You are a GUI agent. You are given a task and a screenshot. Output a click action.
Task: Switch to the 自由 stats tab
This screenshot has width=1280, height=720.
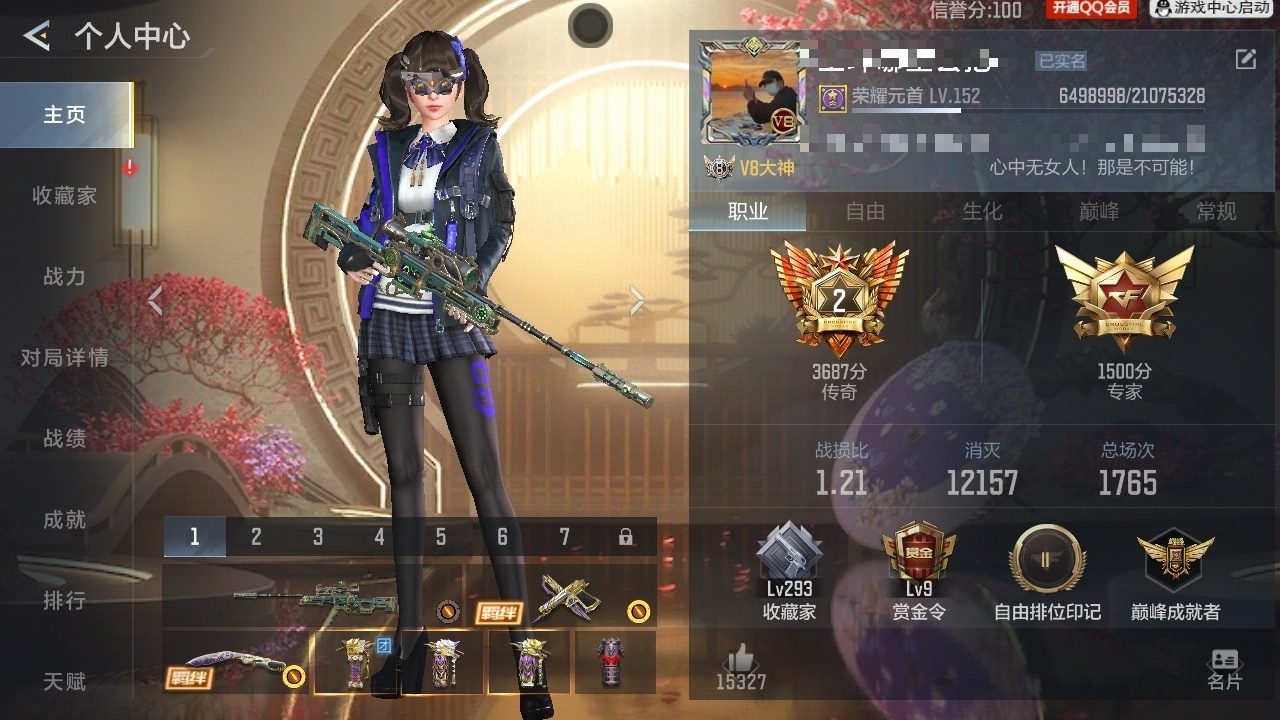coord(865,212)
